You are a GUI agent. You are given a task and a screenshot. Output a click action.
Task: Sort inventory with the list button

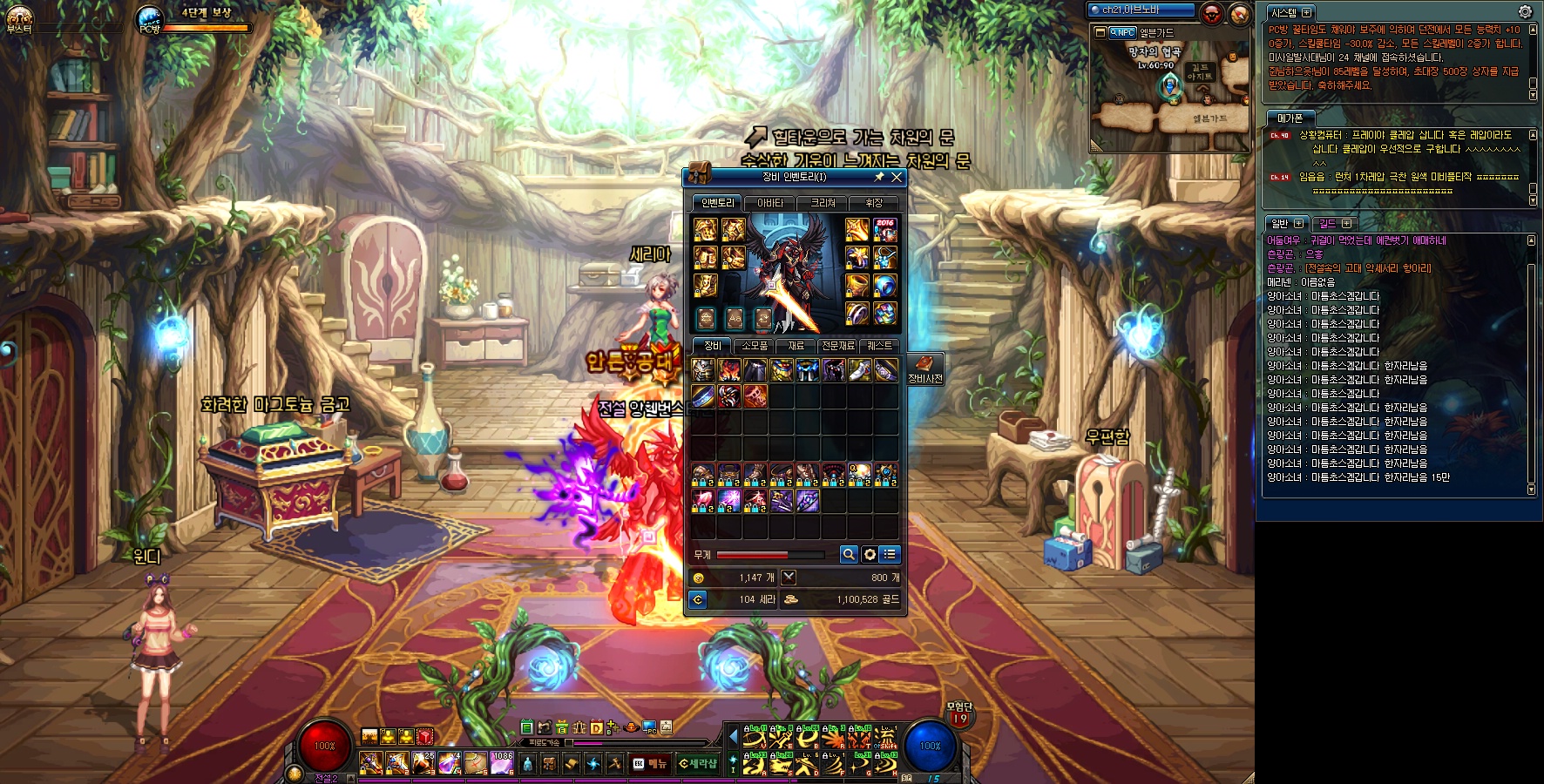(890, 554)
